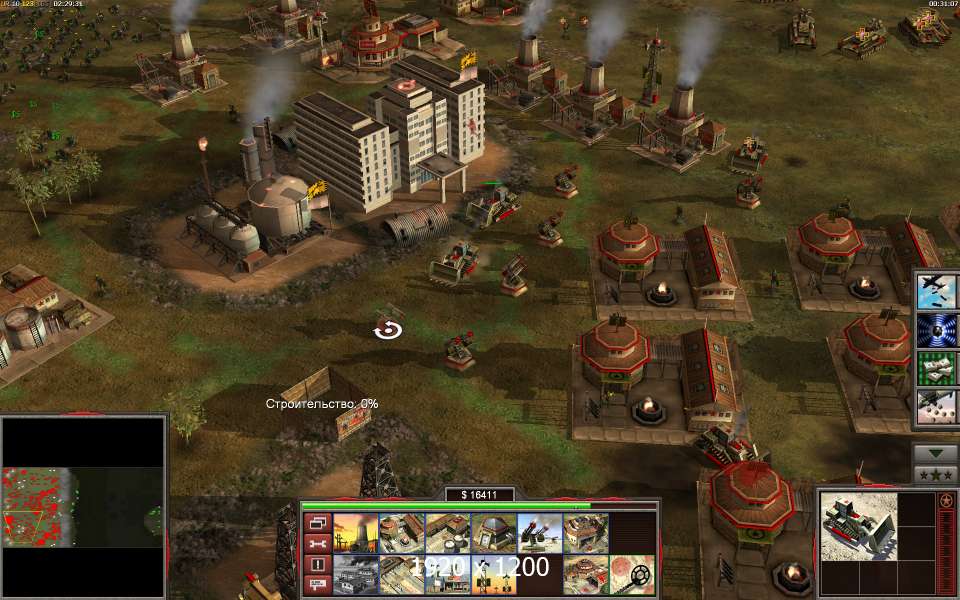Click the wrench button on command bar
Screen dimensions: 960x600
point(317,543)
